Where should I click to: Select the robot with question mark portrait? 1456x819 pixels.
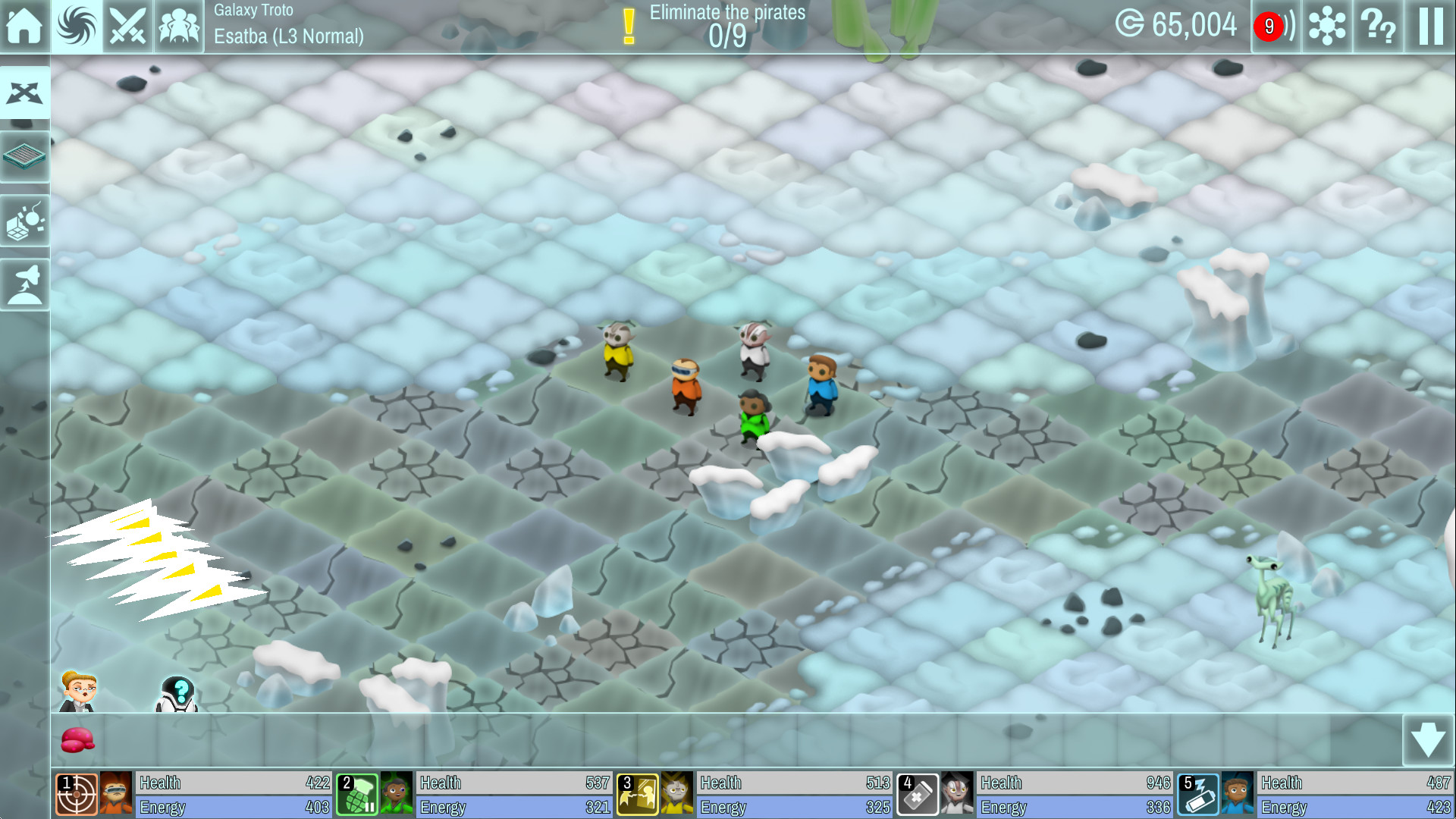pyautogui.click(x=178, y=694)
